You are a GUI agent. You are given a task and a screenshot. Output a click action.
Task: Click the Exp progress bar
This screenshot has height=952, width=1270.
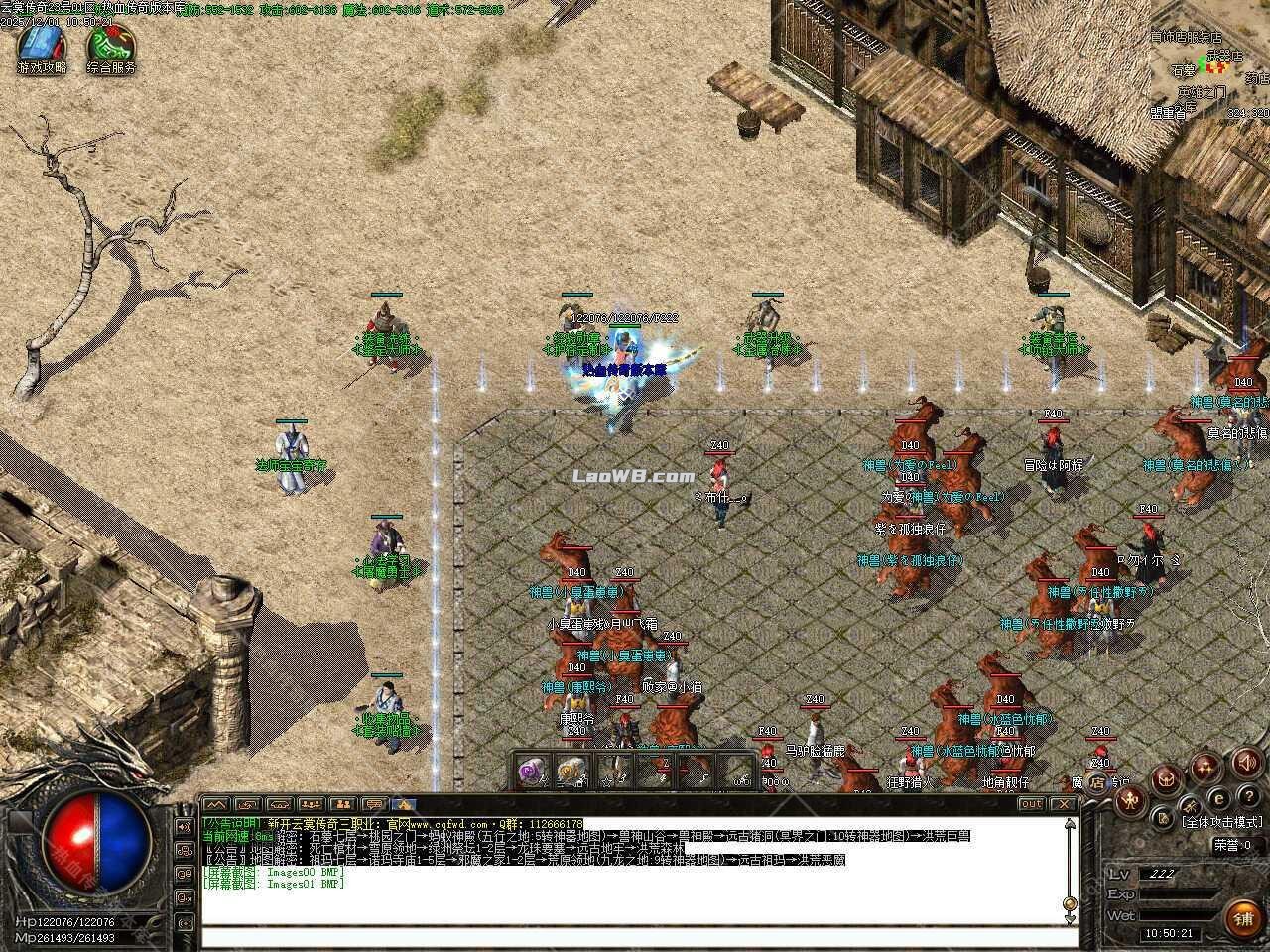click(x=1181, y=893)
